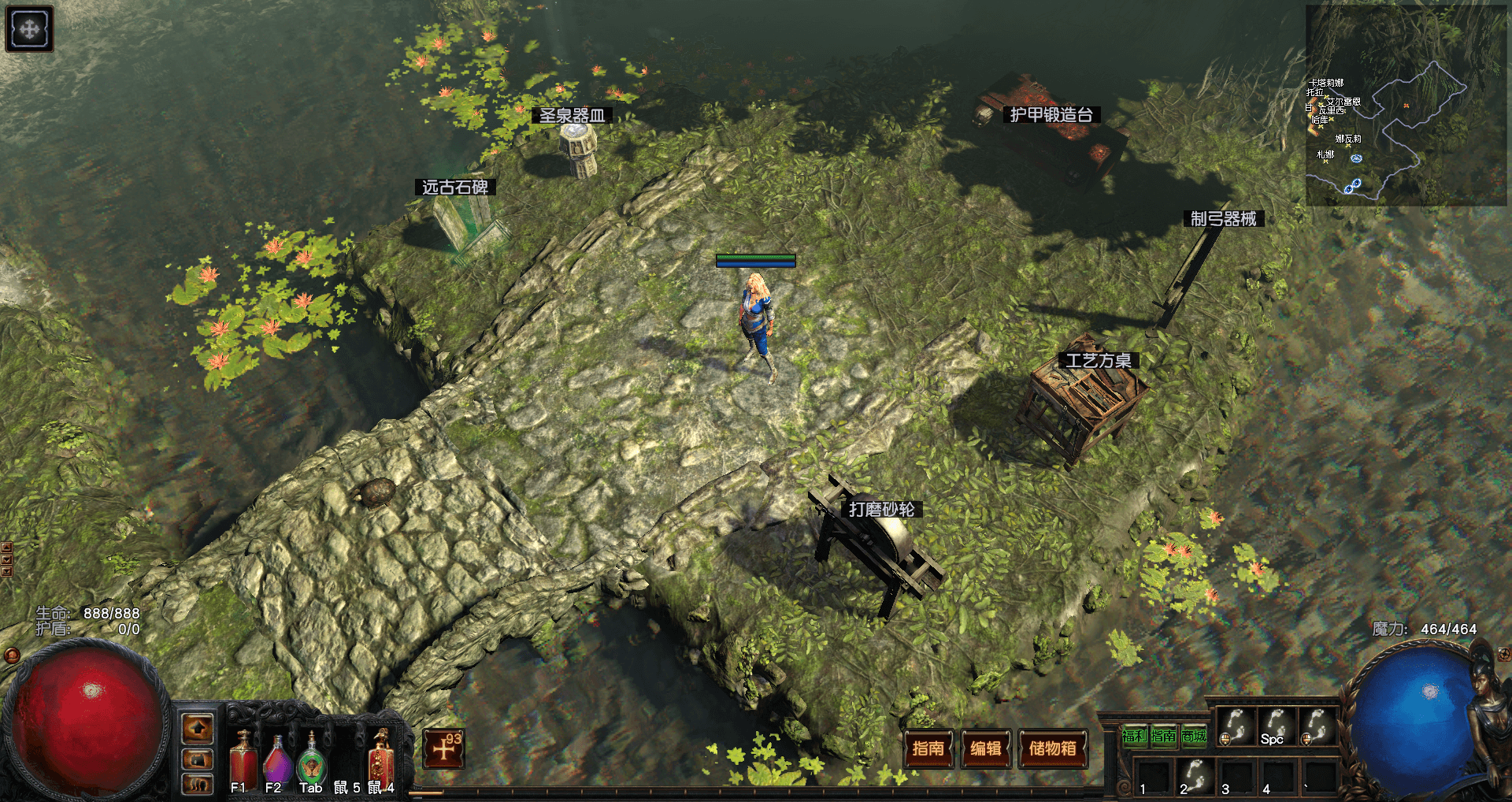Select the footprint skill in slot 2
The image size is (1512, 802).
point(1195,775)
